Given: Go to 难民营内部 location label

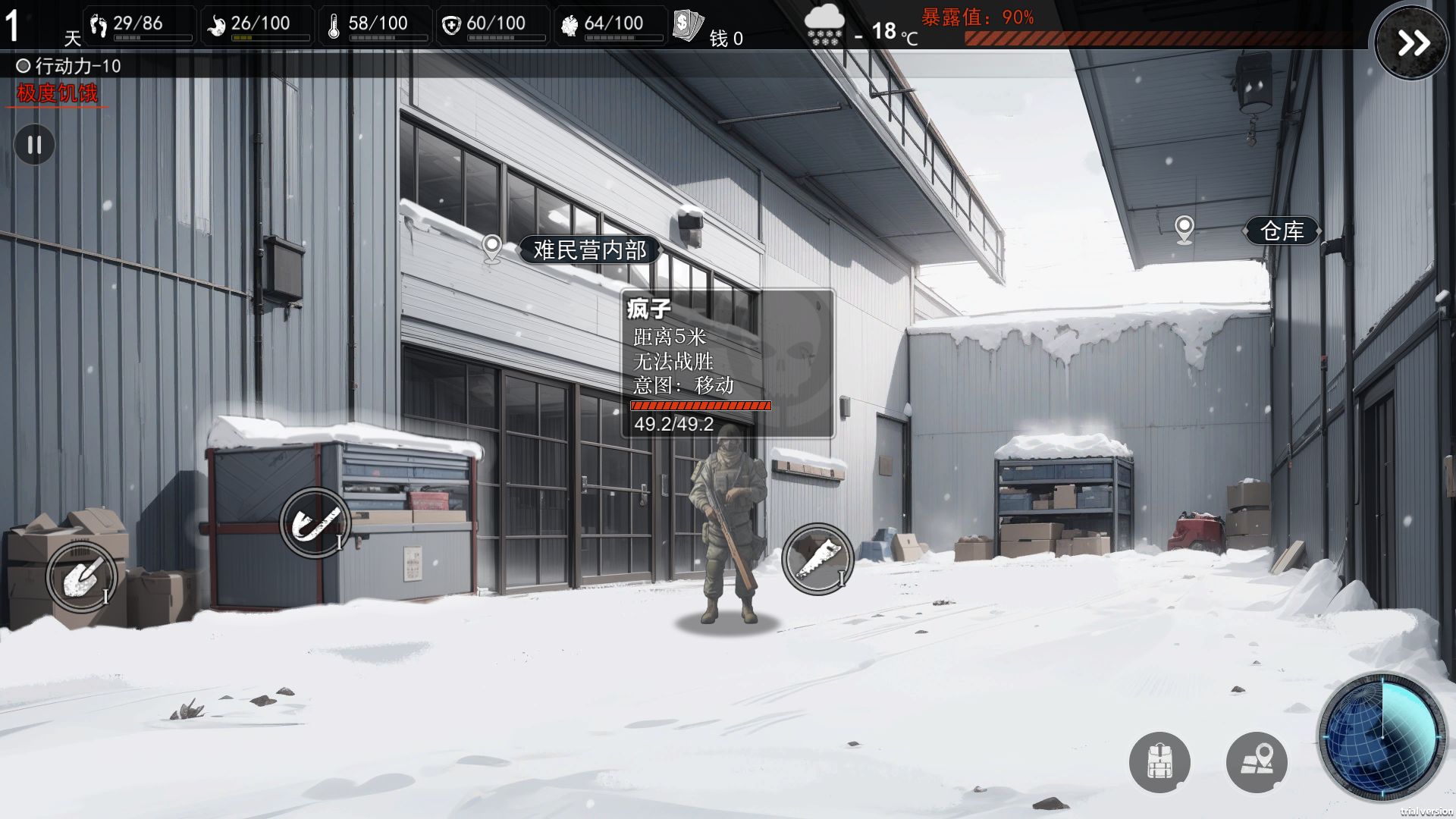Looking at the screenshot, I should tap(589, 249).
